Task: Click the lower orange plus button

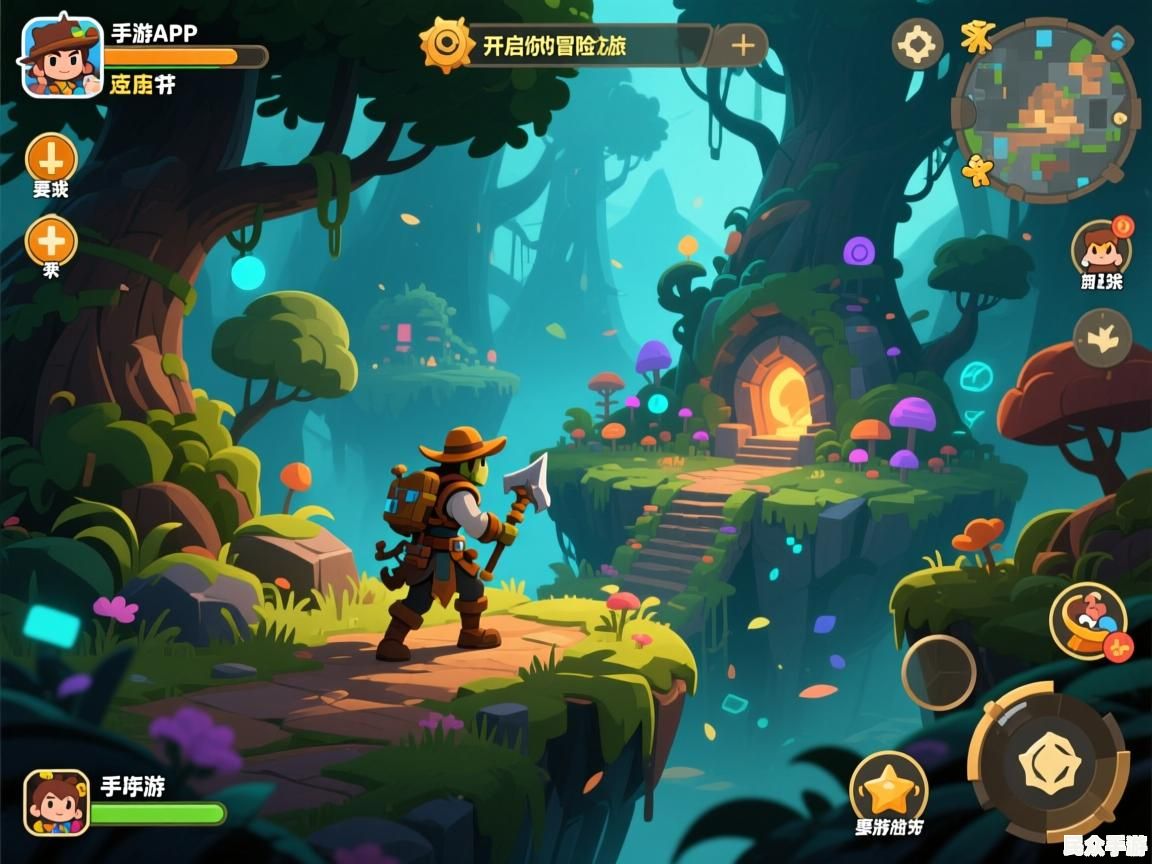Action: (x=51, y=240)
